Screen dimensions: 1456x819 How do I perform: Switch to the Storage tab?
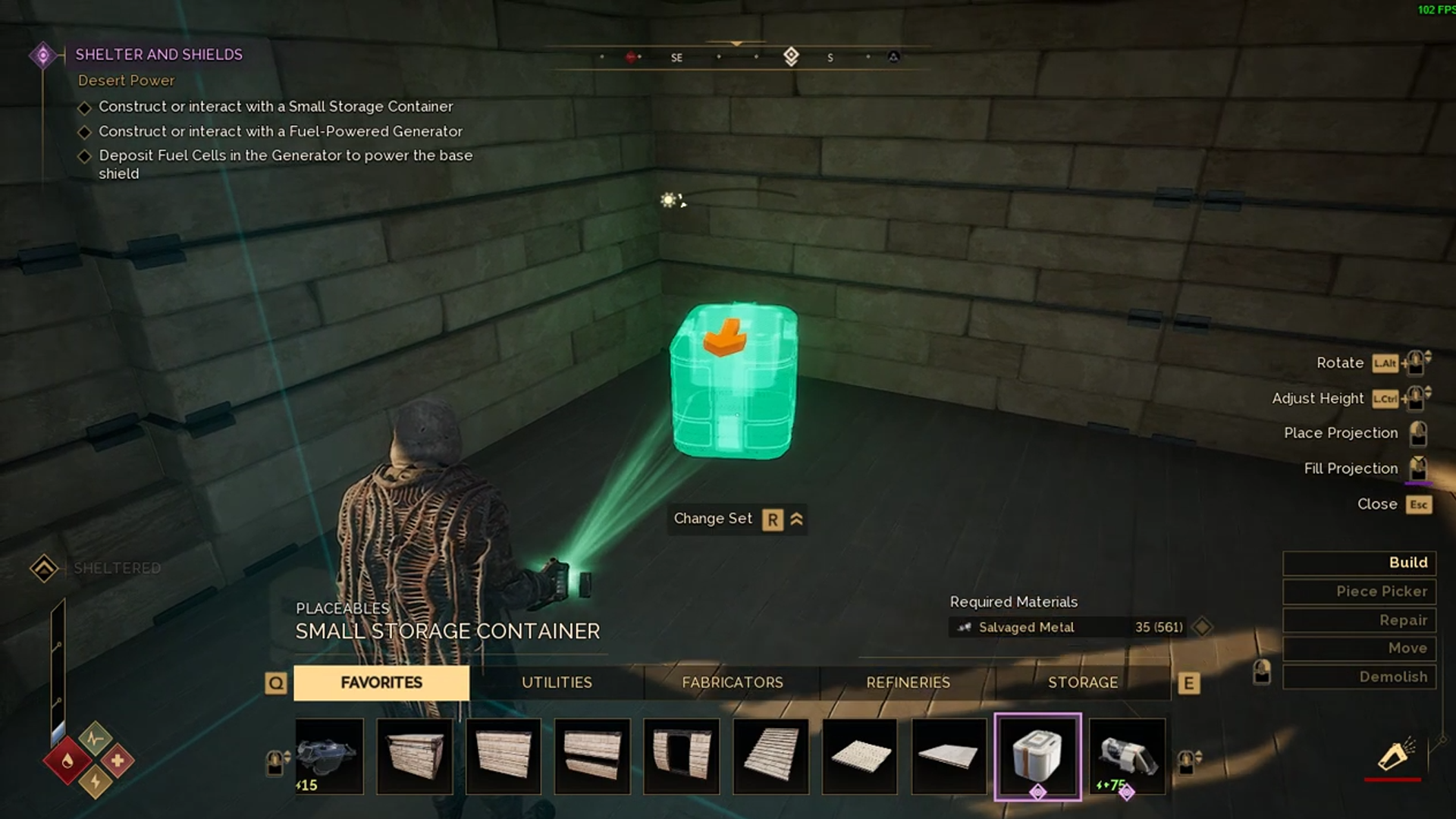1082,682
